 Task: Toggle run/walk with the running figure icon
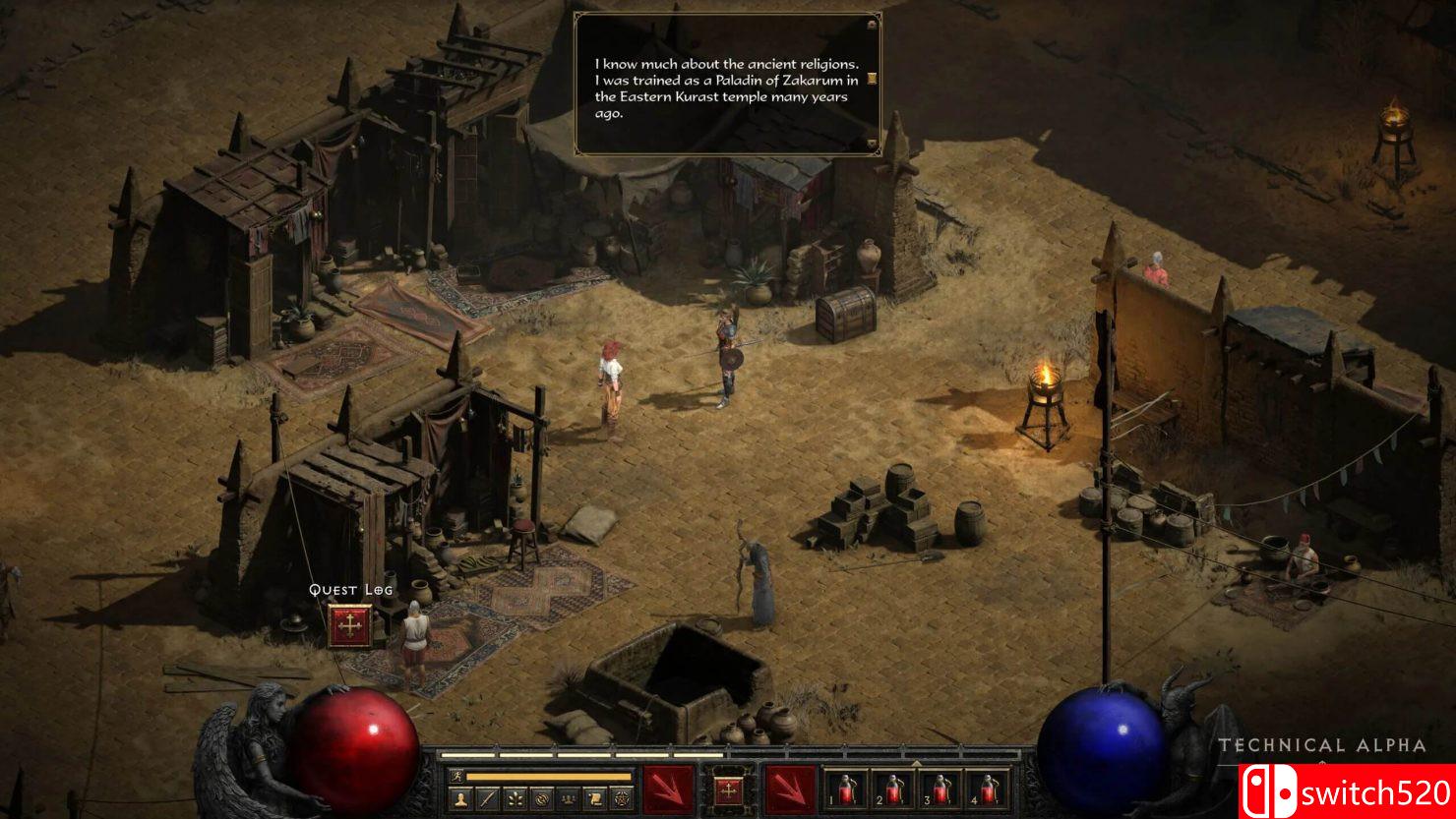click(x=457, y=776)
